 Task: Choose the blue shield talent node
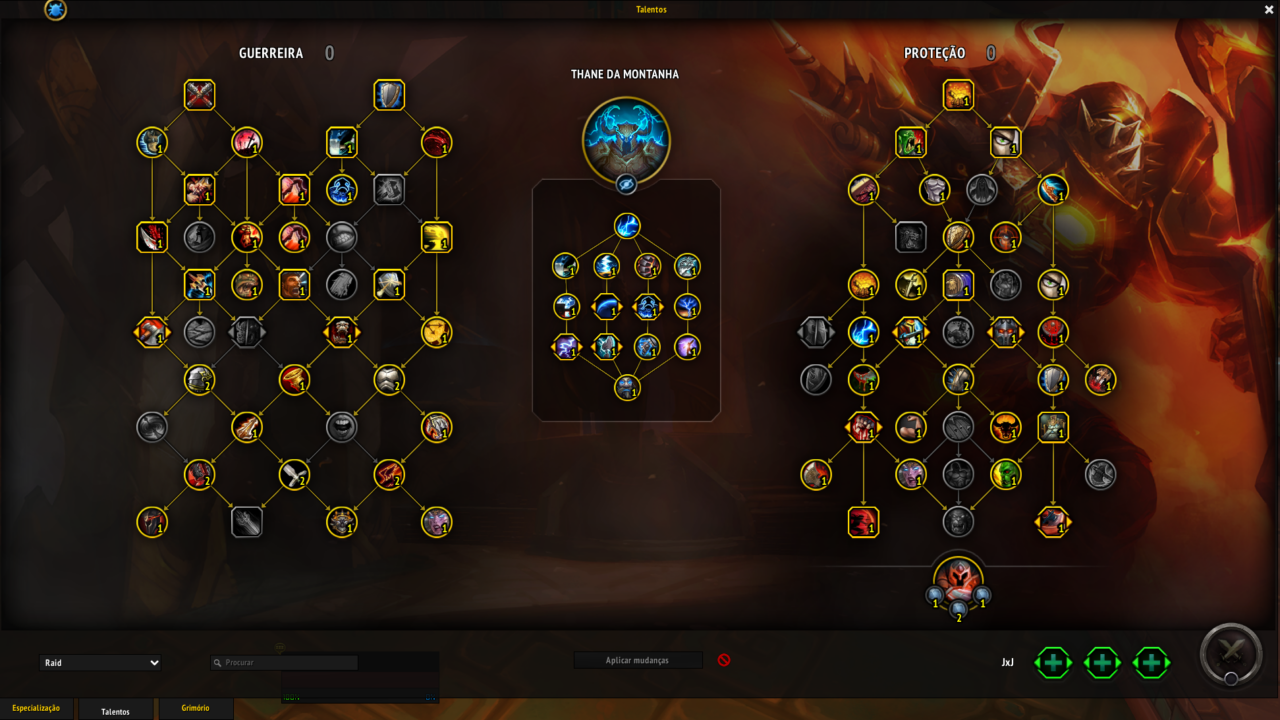(x=389, y=95)
